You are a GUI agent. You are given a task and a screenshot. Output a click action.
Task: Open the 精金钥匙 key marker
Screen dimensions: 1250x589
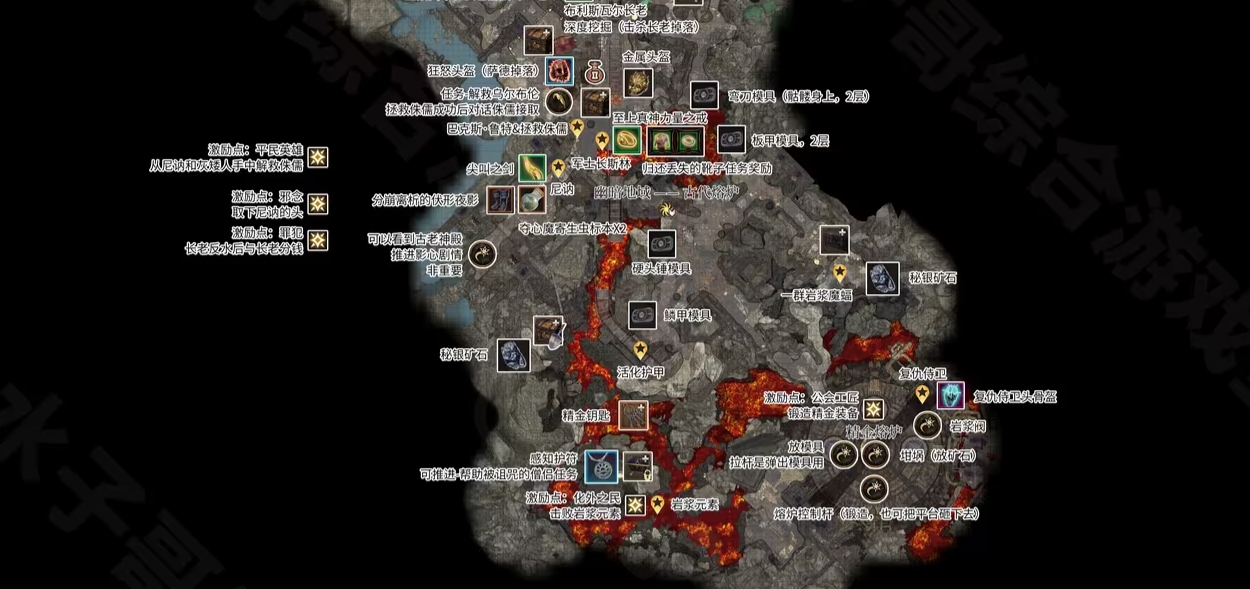(x=632, y=415)
